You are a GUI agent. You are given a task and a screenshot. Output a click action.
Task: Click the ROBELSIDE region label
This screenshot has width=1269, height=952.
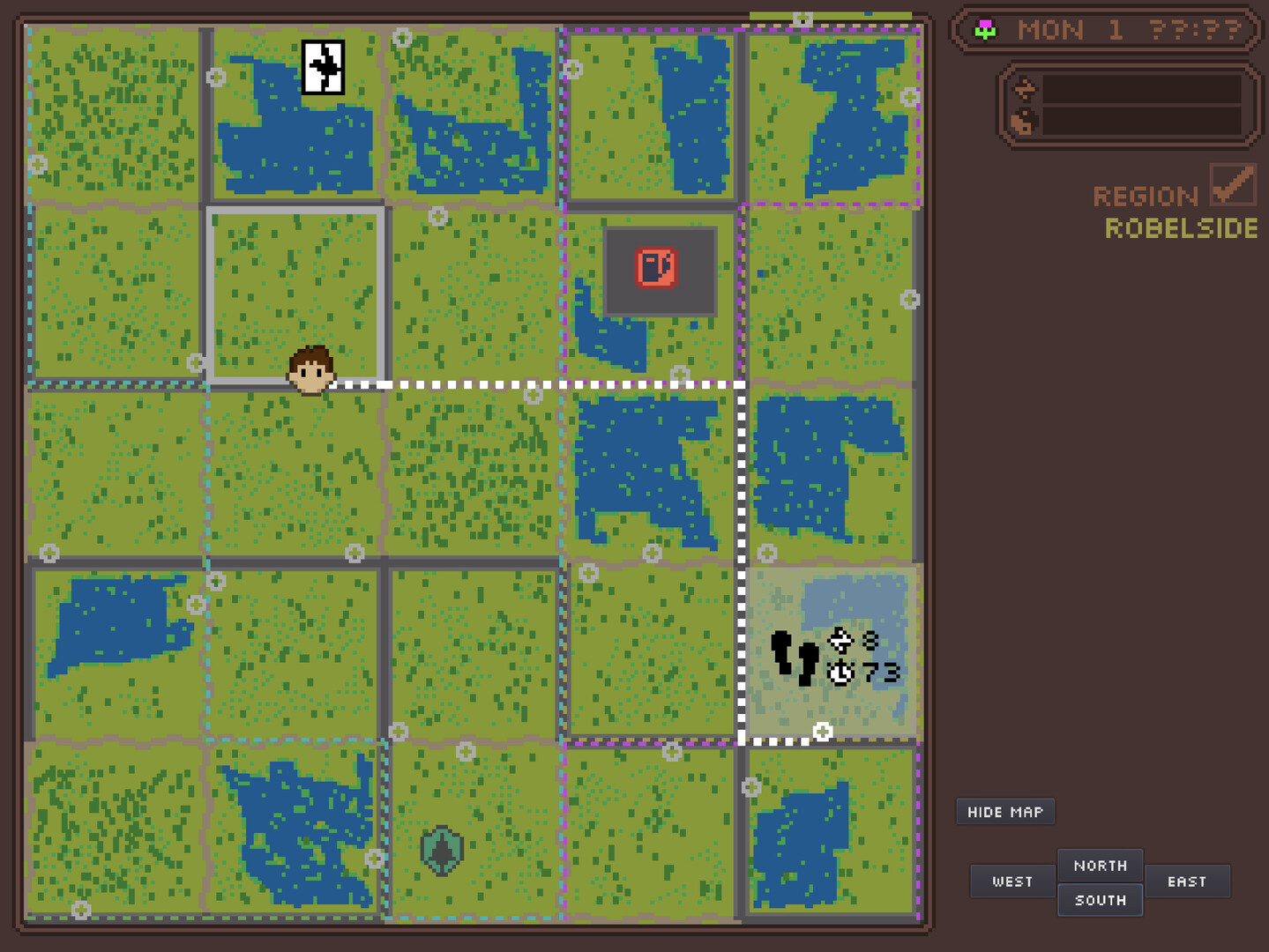[x=1181, y=229]
